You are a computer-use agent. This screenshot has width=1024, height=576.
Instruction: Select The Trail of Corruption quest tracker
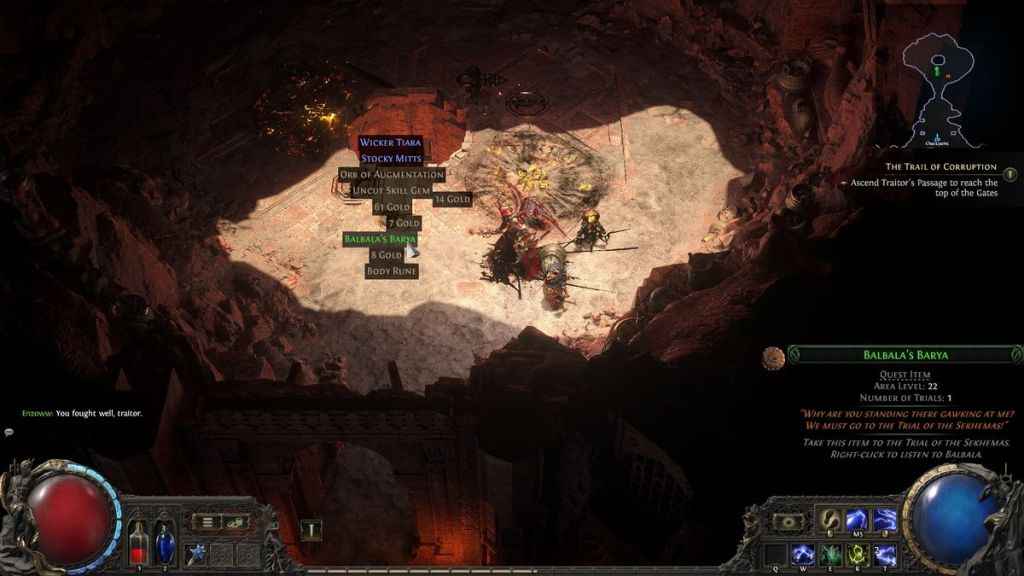940,166
